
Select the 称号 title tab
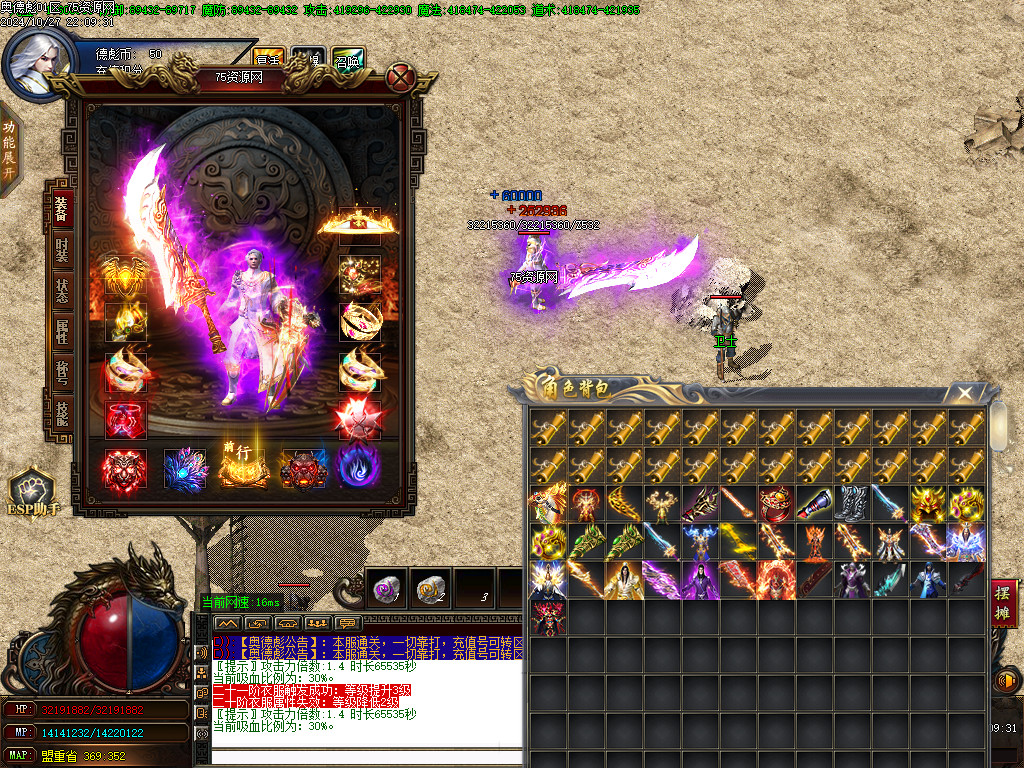coord(62,373)
